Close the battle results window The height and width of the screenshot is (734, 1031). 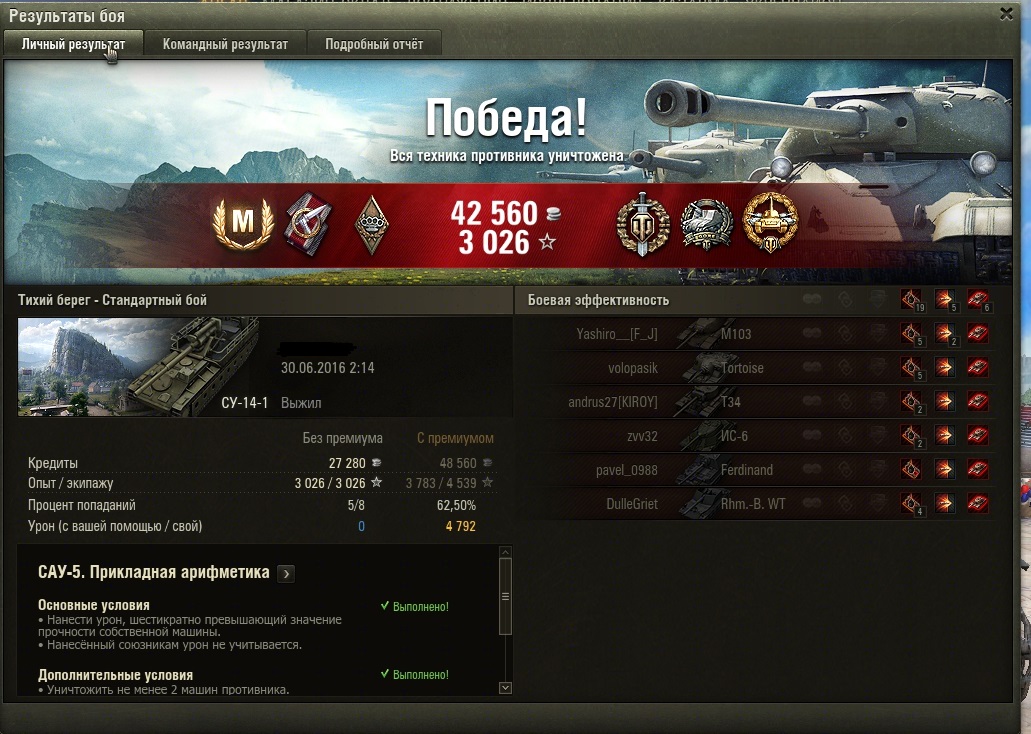tap(1006, 13)
